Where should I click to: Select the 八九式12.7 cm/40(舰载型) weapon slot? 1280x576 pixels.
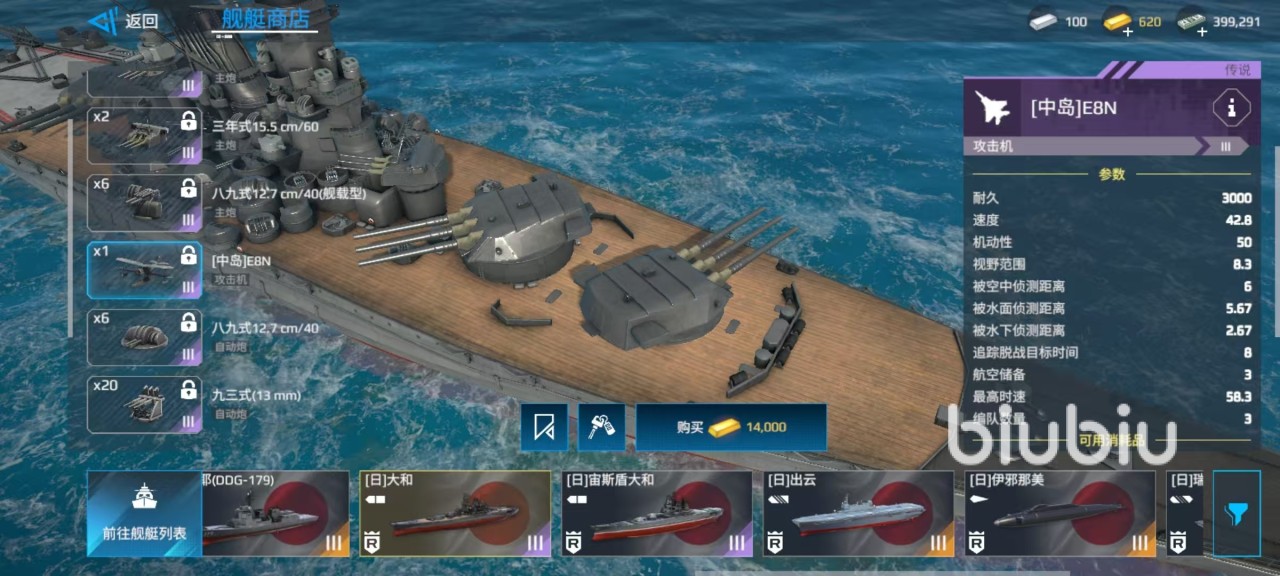point(144,202)
